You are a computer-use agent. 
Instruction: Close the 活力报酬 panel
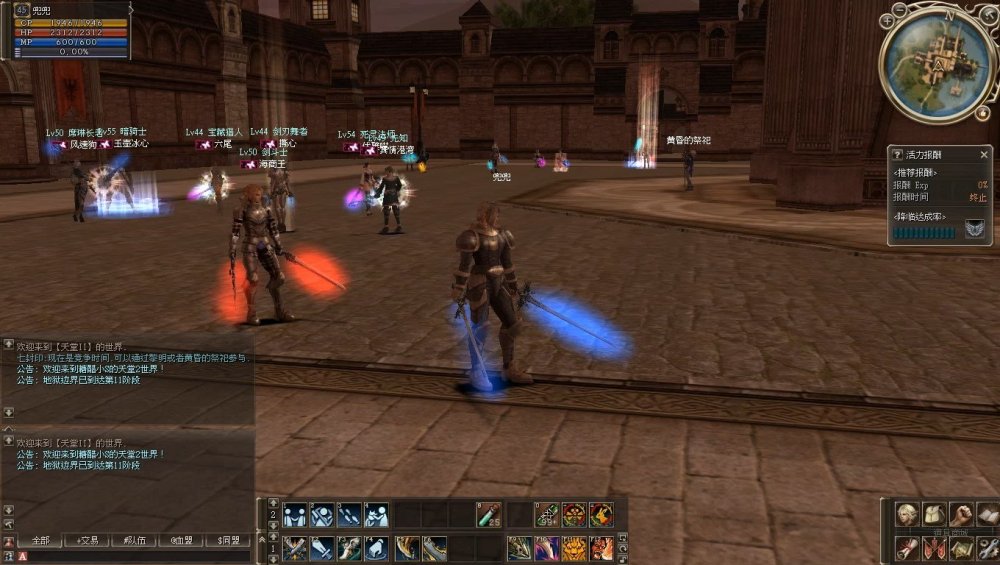pyautogui.click(x=983, y=155)
